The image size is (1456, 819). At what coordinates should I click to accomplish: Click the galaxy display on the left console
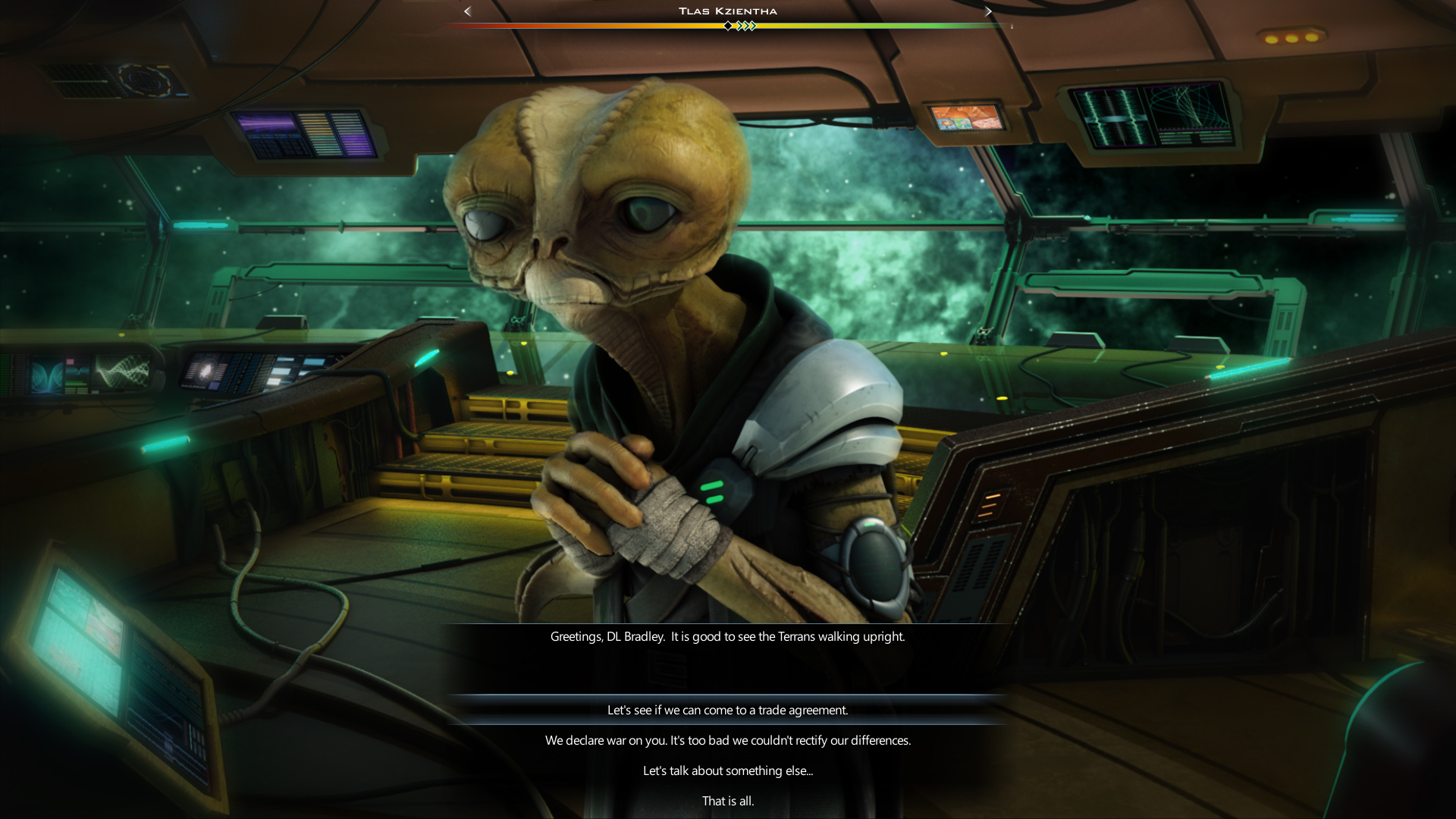(205, 371)
